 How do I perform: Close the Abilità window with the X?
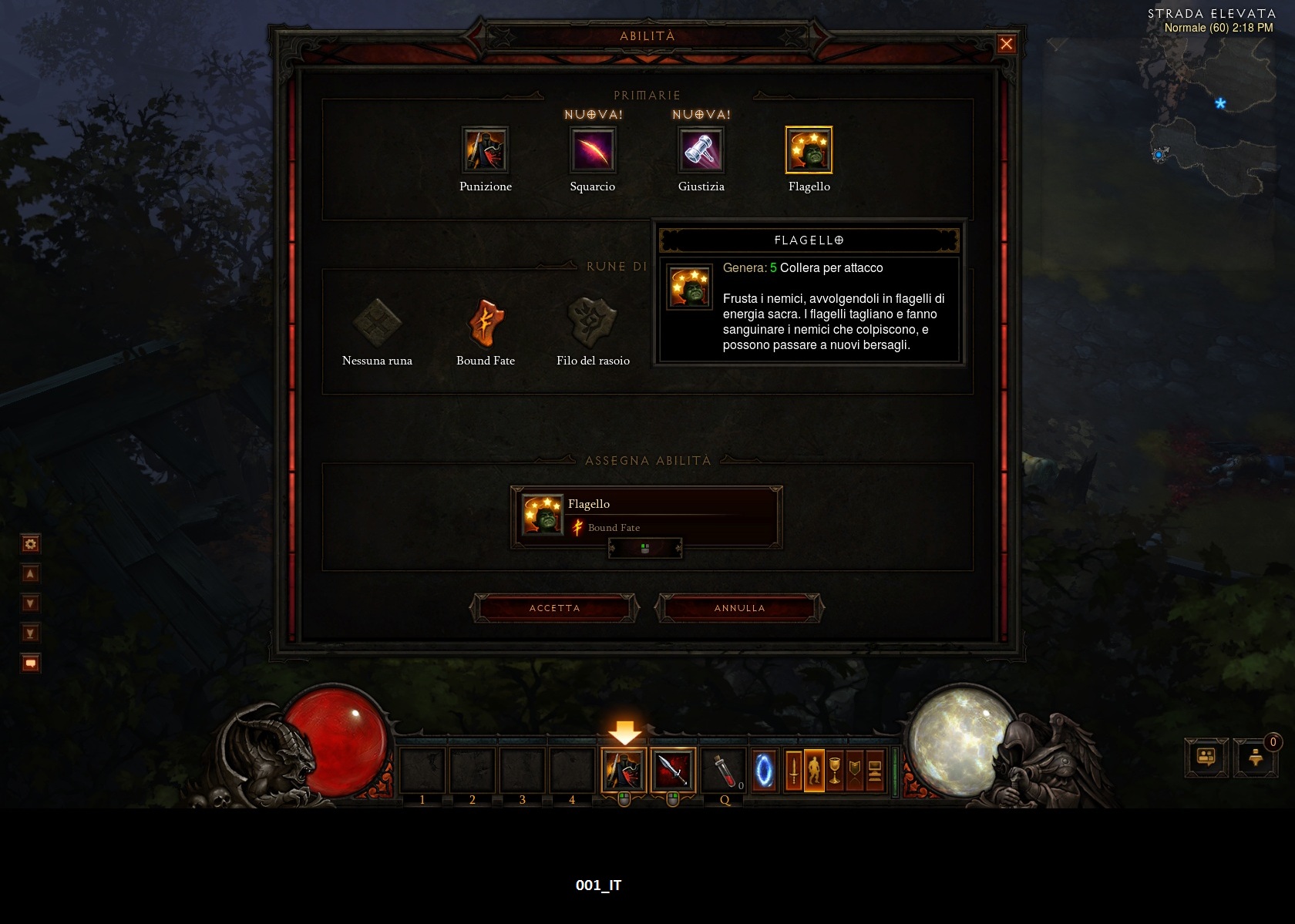click(1006, 44)
